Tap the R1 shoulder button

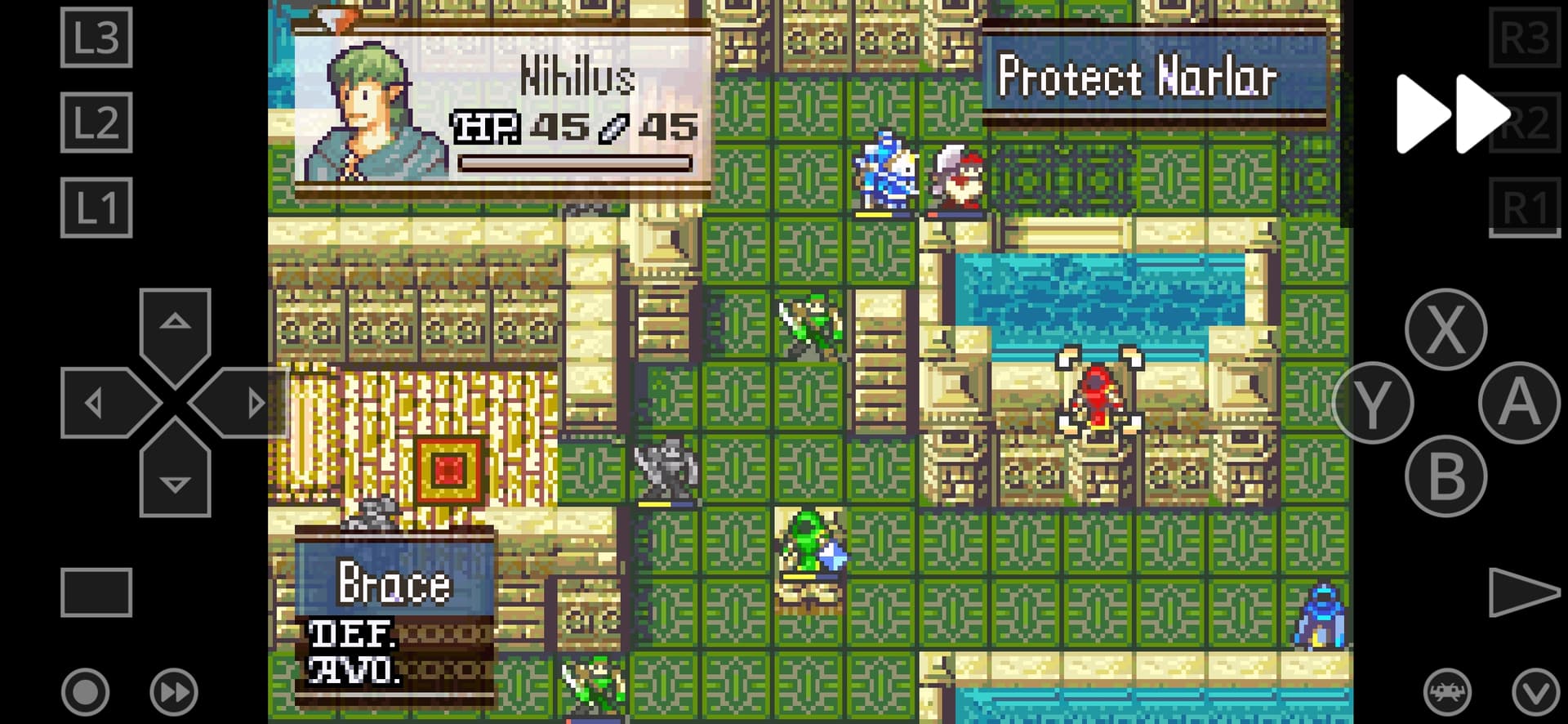1524,208
